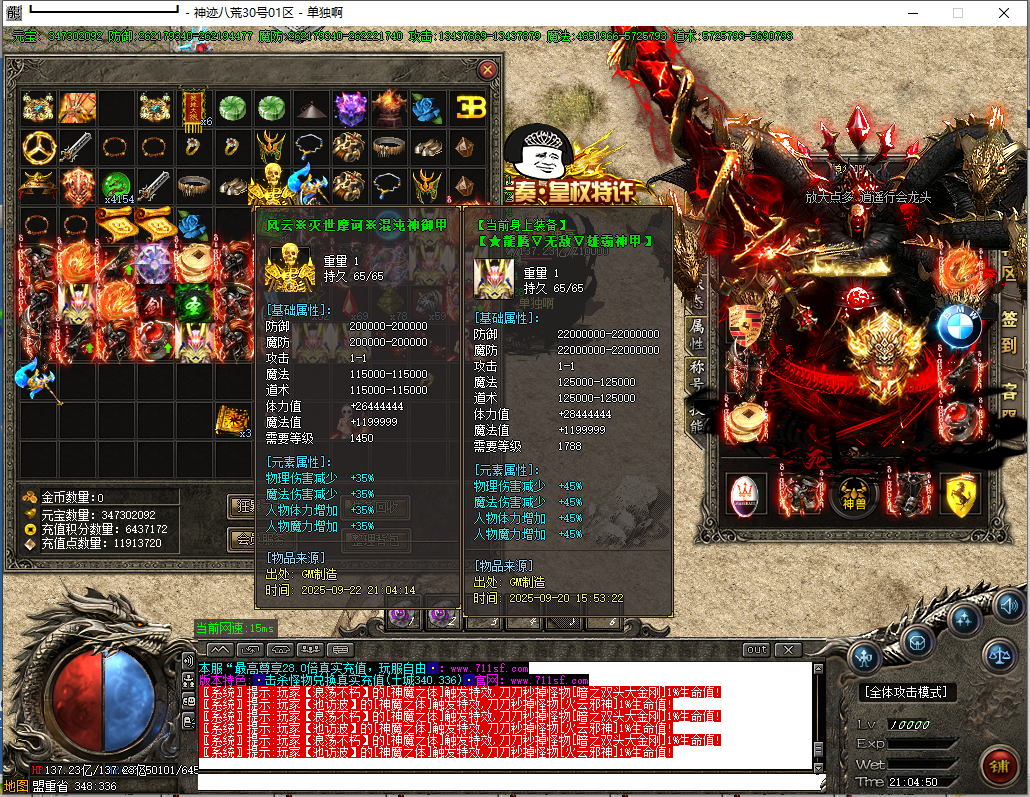
Task: Click the chat panel's out button
Action: tap(757, 650)
